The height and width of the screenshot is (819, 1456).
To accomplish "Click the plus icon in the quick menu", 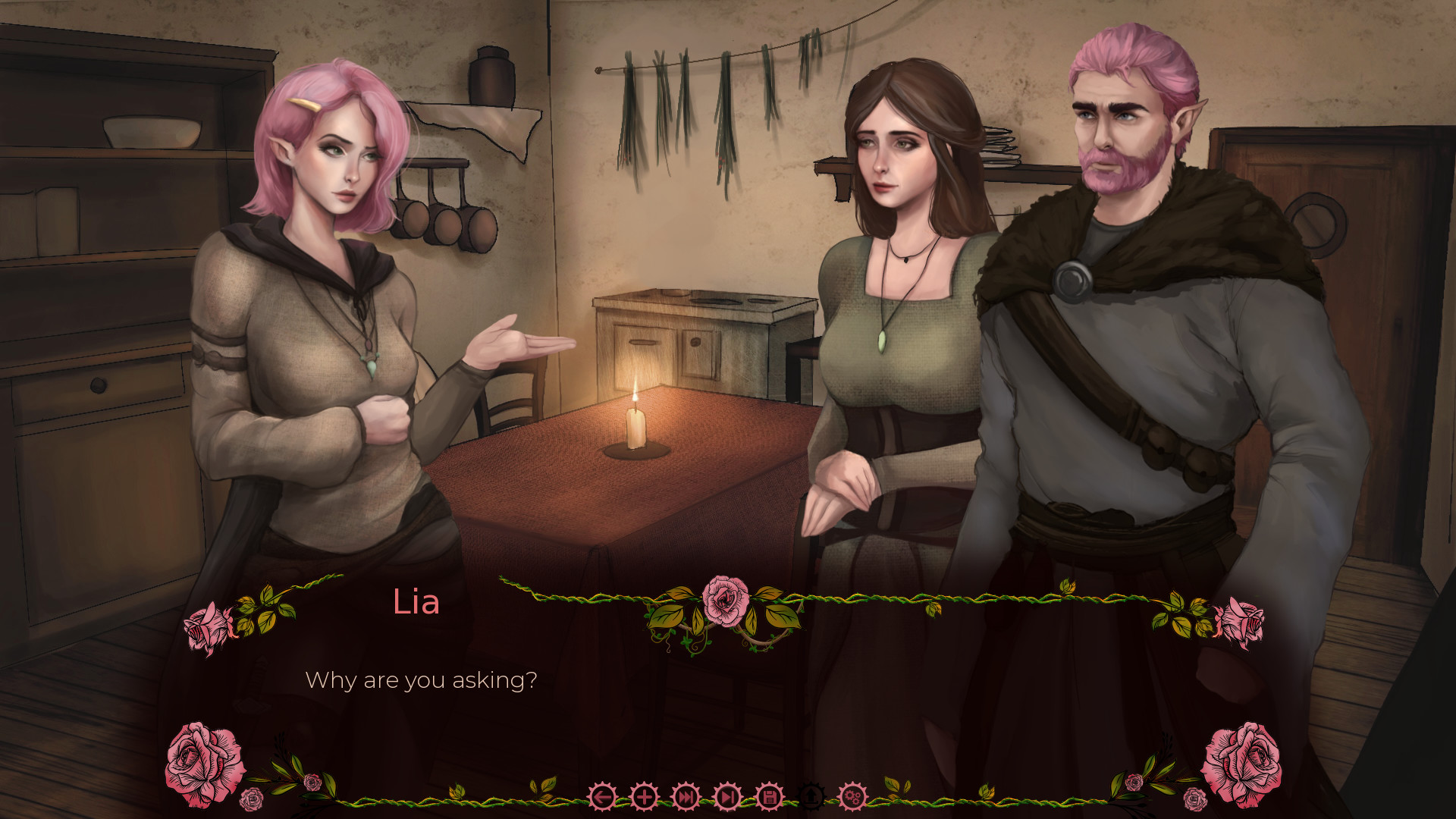I will click(643, 796).
